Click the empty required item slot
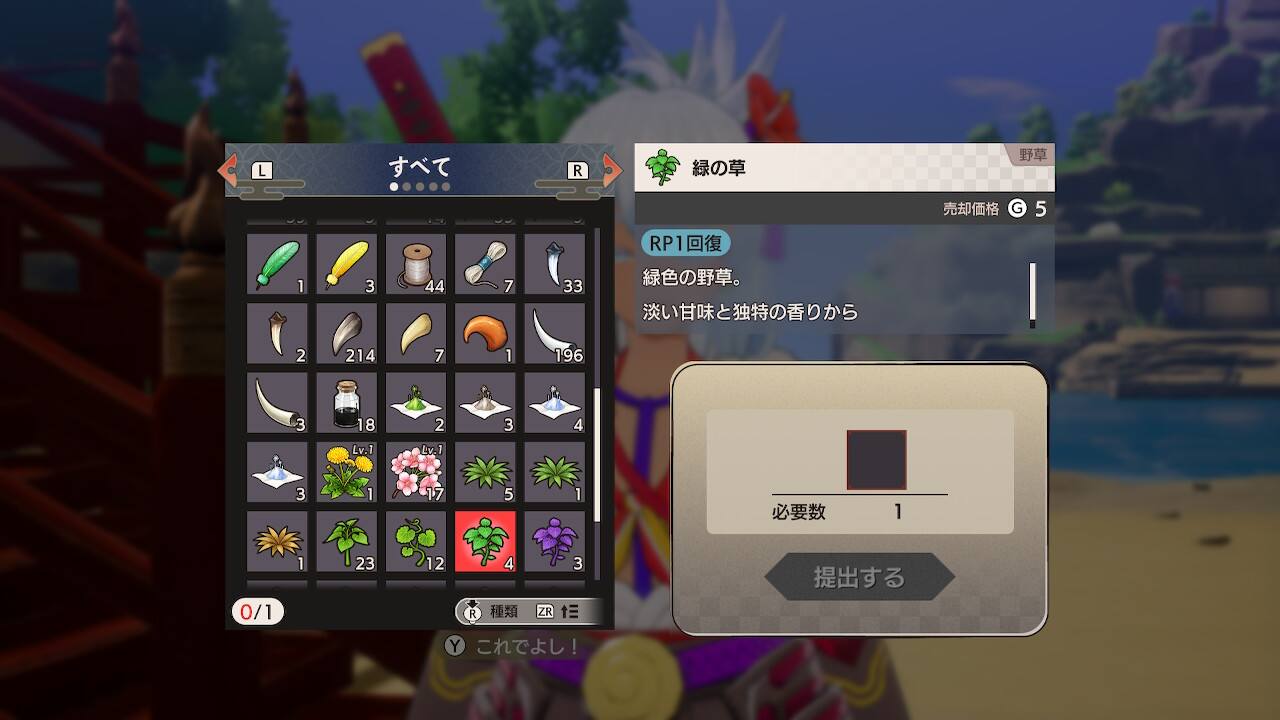Image resolution: width=1280 pixels, height=720 pixels. pos(876,460)
